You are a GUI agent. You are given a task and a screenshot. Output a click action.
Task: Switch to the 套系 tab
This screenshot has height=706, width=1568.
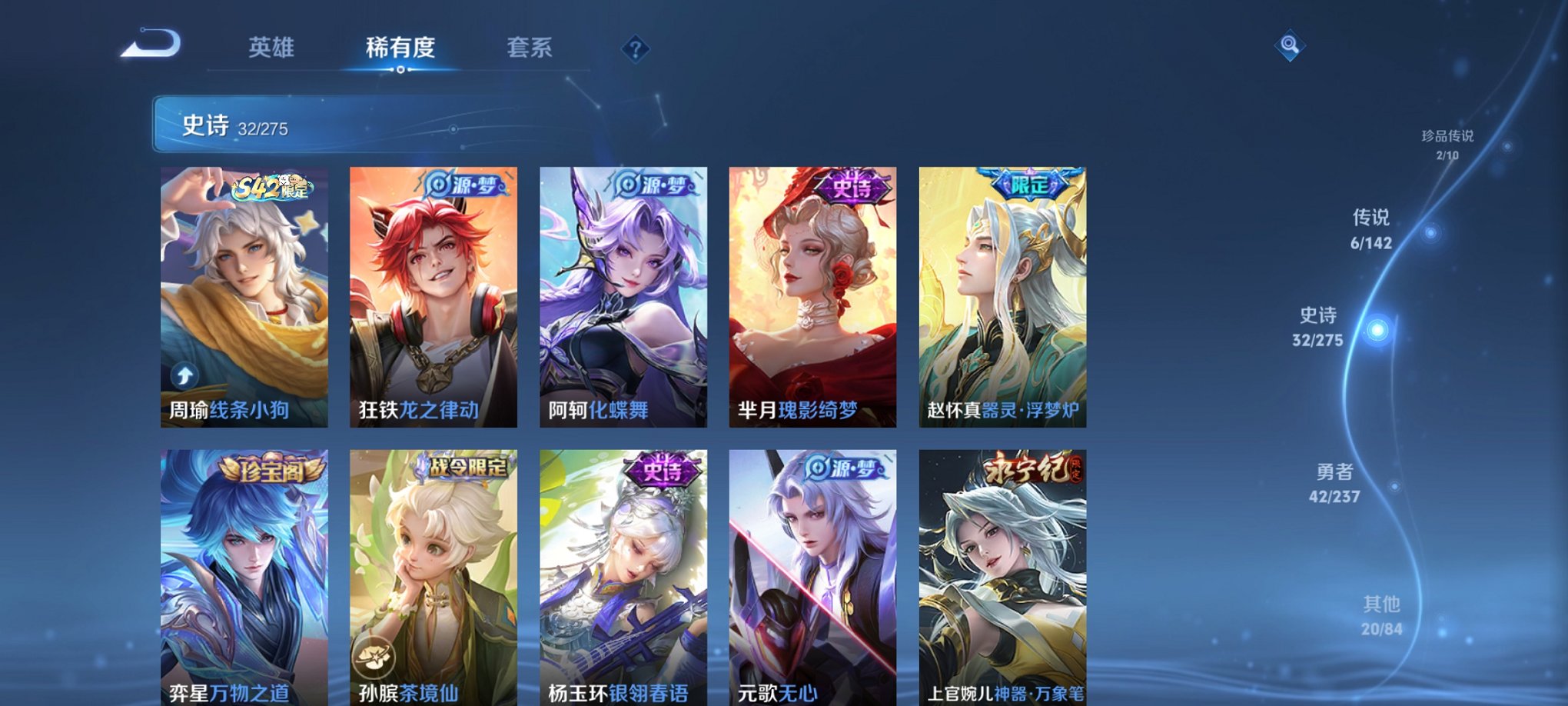[x=536, y=47]
